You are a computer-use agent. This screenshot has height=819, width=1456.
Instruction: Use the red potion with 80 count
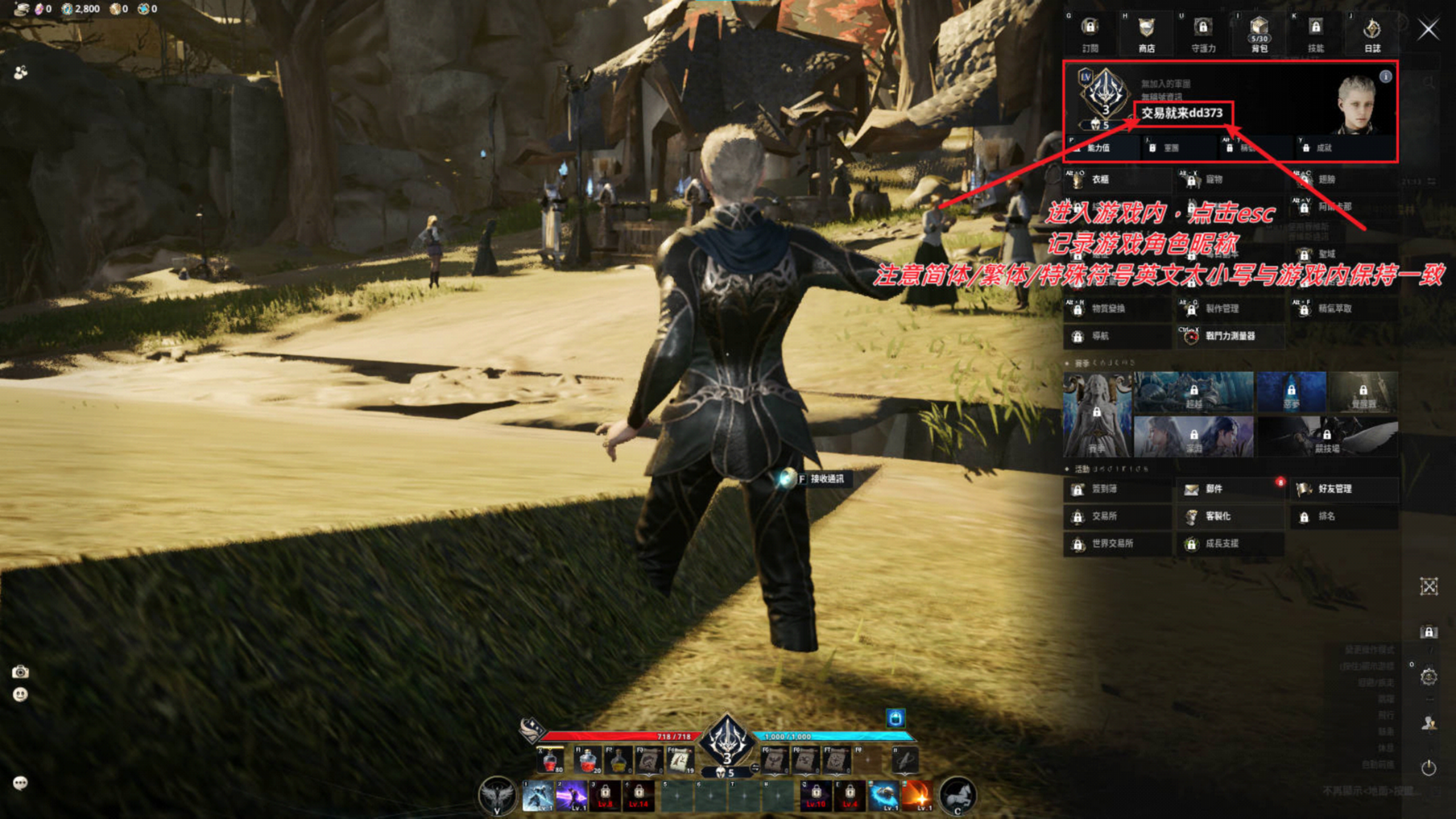[x=550, y=761]
